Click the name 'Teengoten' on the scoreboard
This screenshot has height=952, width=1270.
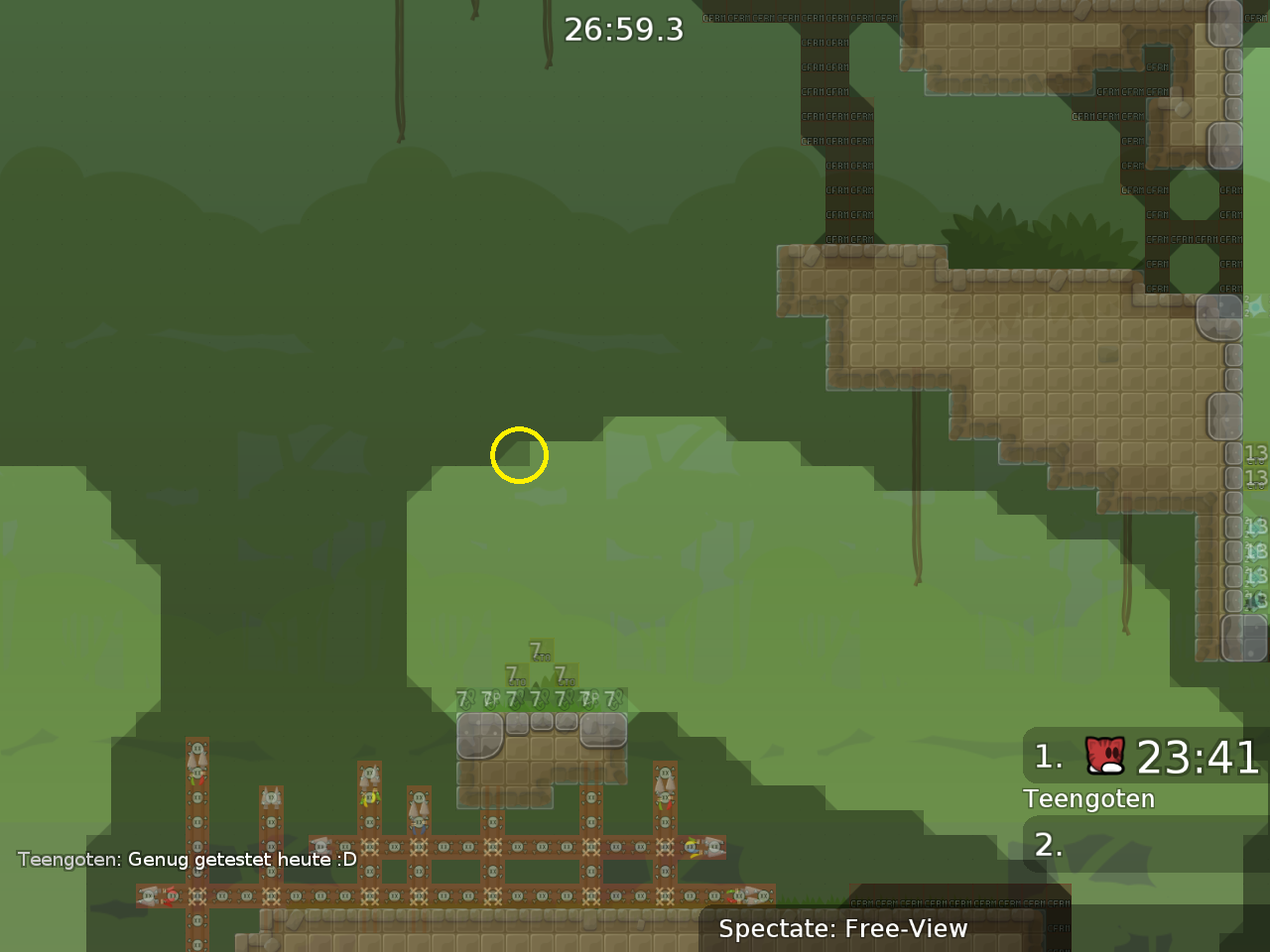(x=1088, y=798)
